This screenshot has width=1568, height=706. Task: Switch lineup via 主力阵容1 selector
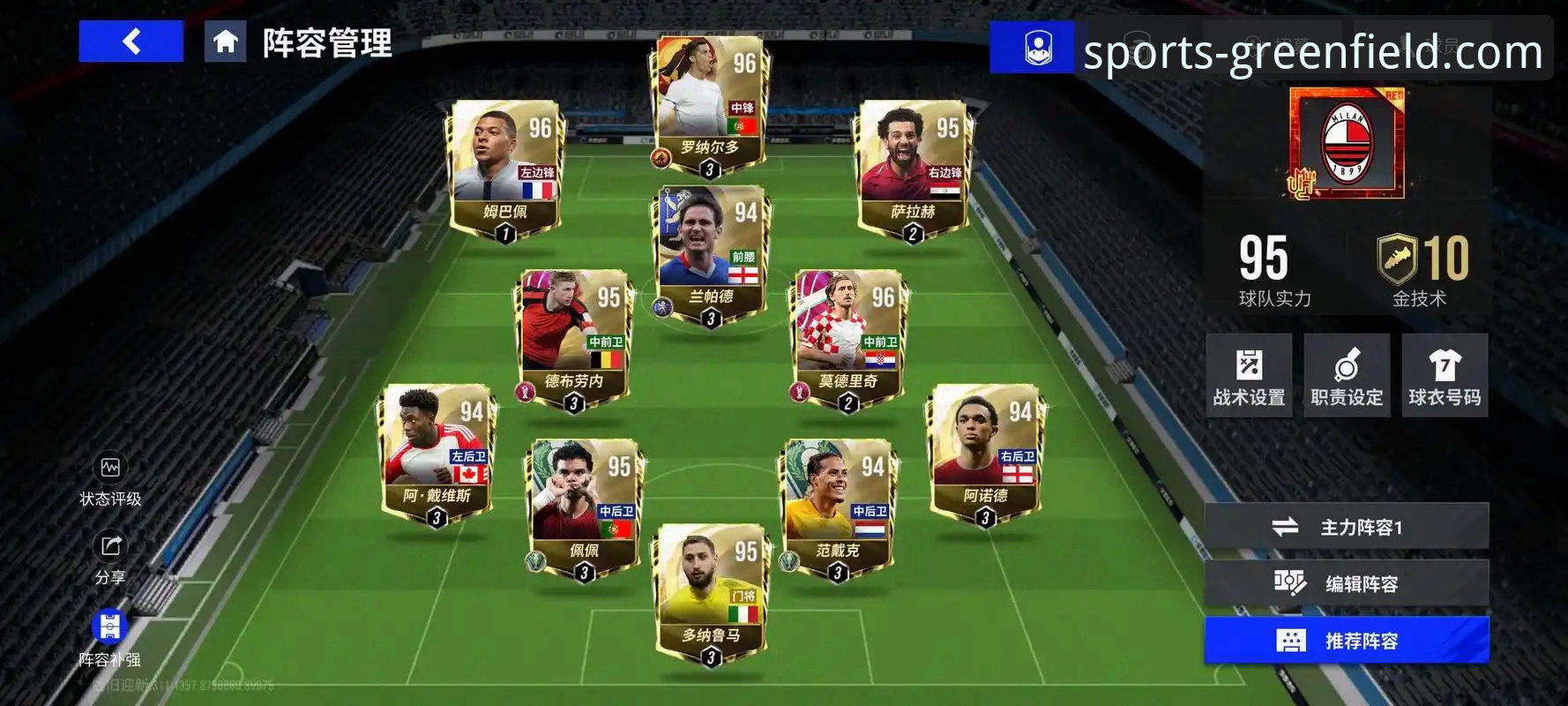(1347, 527)
